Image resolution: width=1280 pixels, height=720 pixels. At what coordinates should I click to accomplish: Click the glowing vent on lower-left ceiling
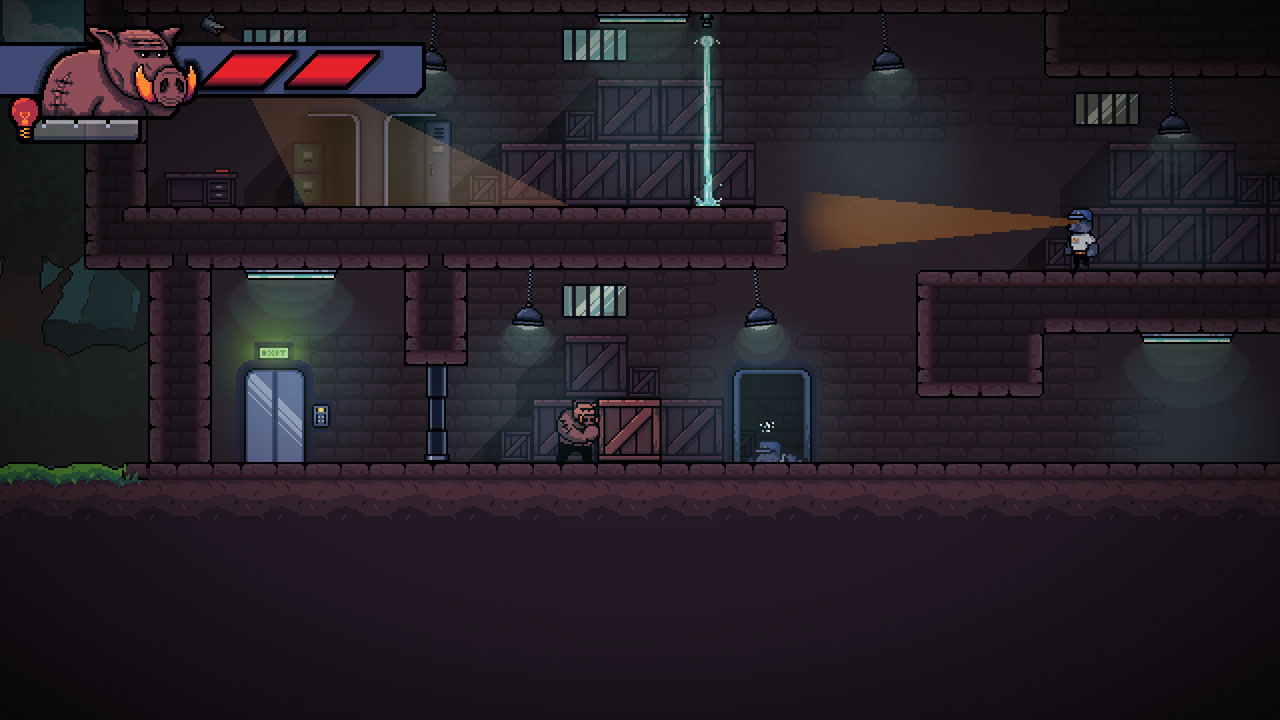[x=288, y=272]
